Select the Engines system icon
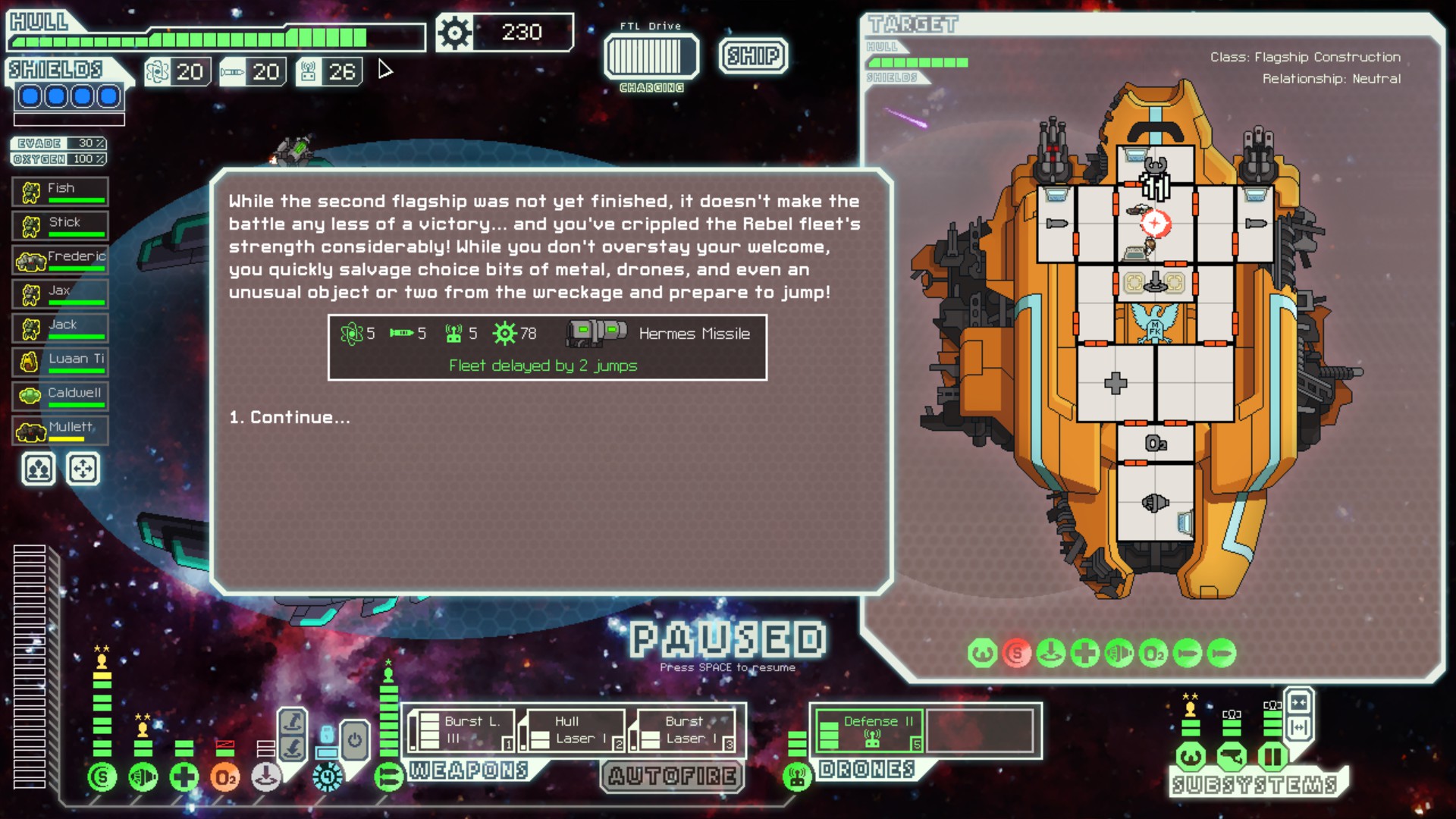This screenshot has height=819, width=1456. (x=143, y=777)
